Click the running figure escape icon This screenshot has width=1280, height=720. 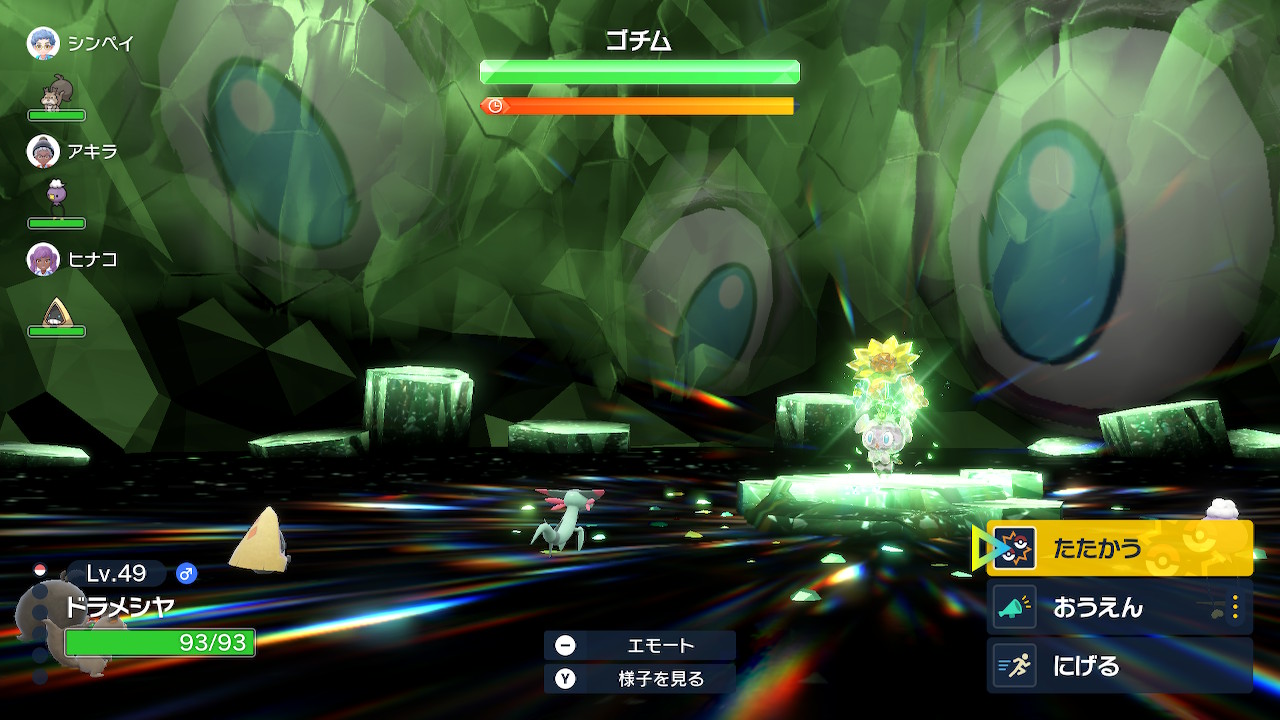[x=1014, y=665]
